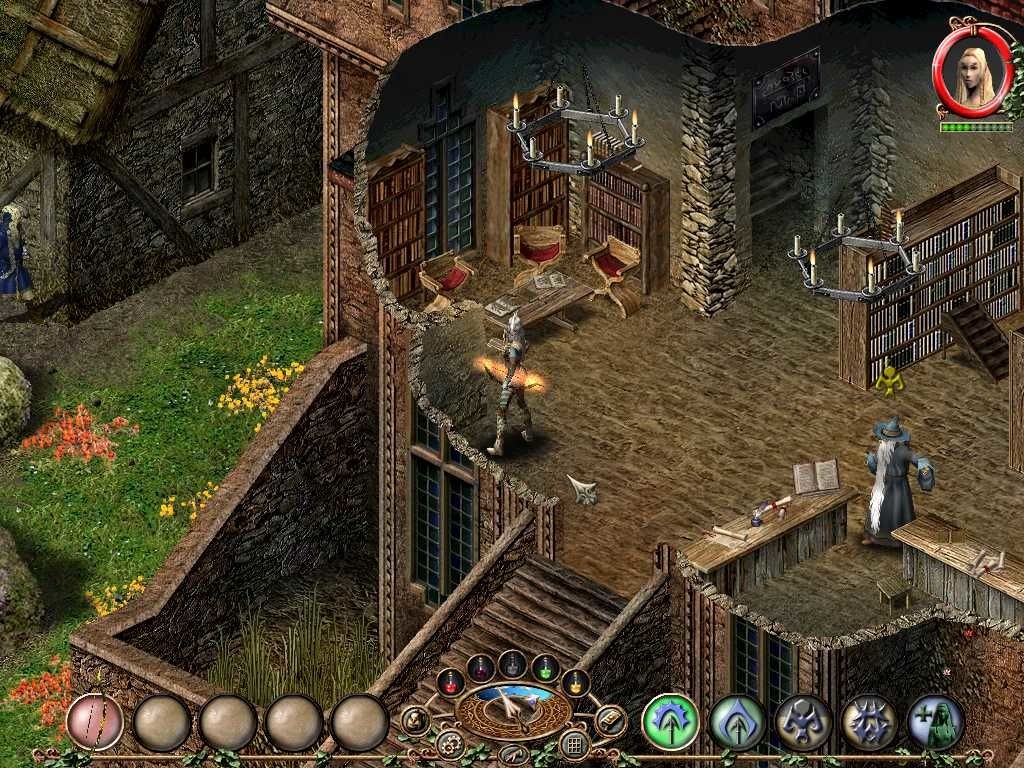Use the green potion
Image resolution: width=1024 pixels, height=768 pixels.
[545, 667]
